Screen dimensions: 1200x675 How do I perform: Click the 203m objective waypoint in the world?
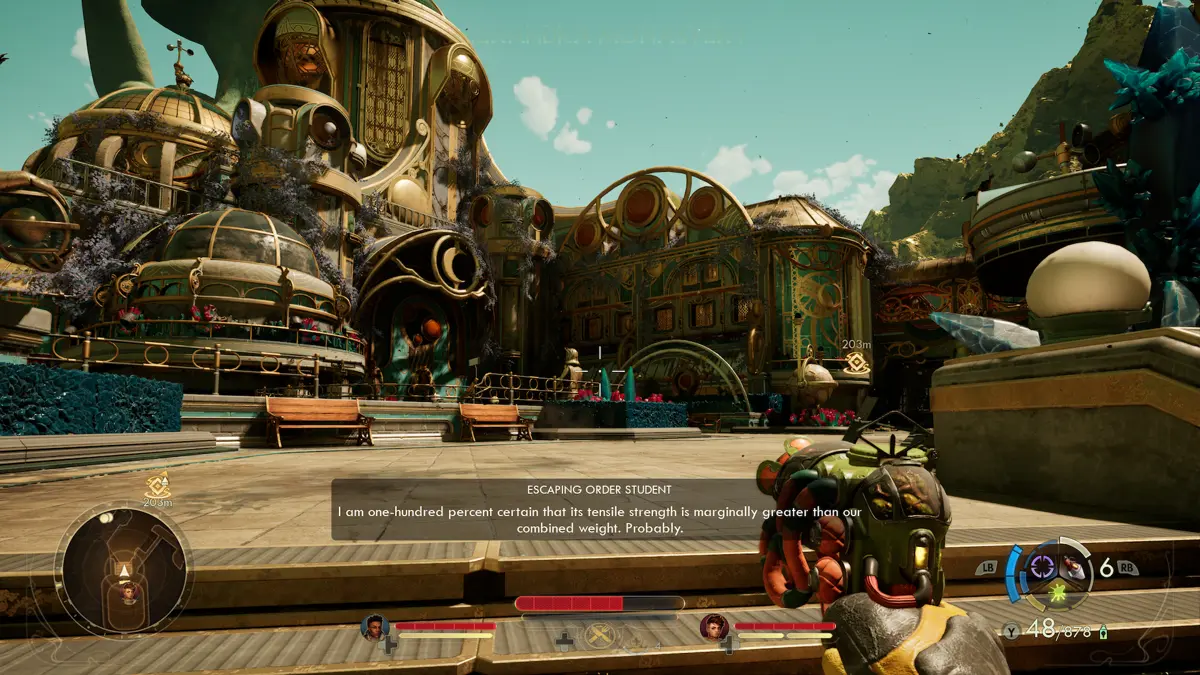[x=856, y=362]
